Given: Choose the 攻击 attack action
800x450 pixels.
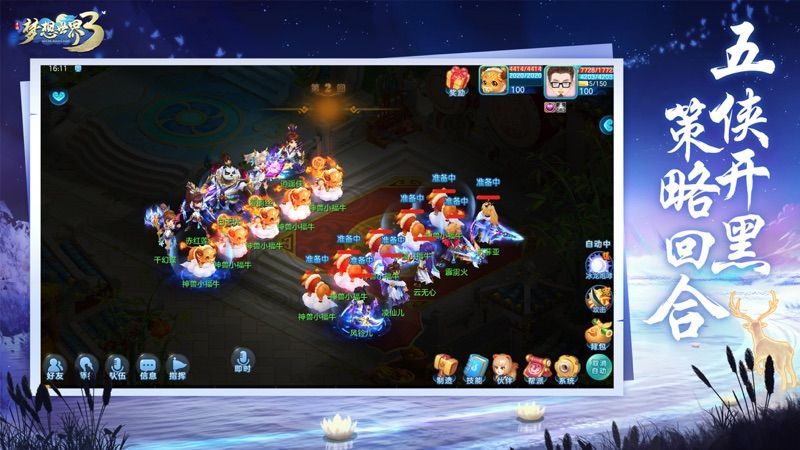Looking at the screenshot, I should coord(599,297).
